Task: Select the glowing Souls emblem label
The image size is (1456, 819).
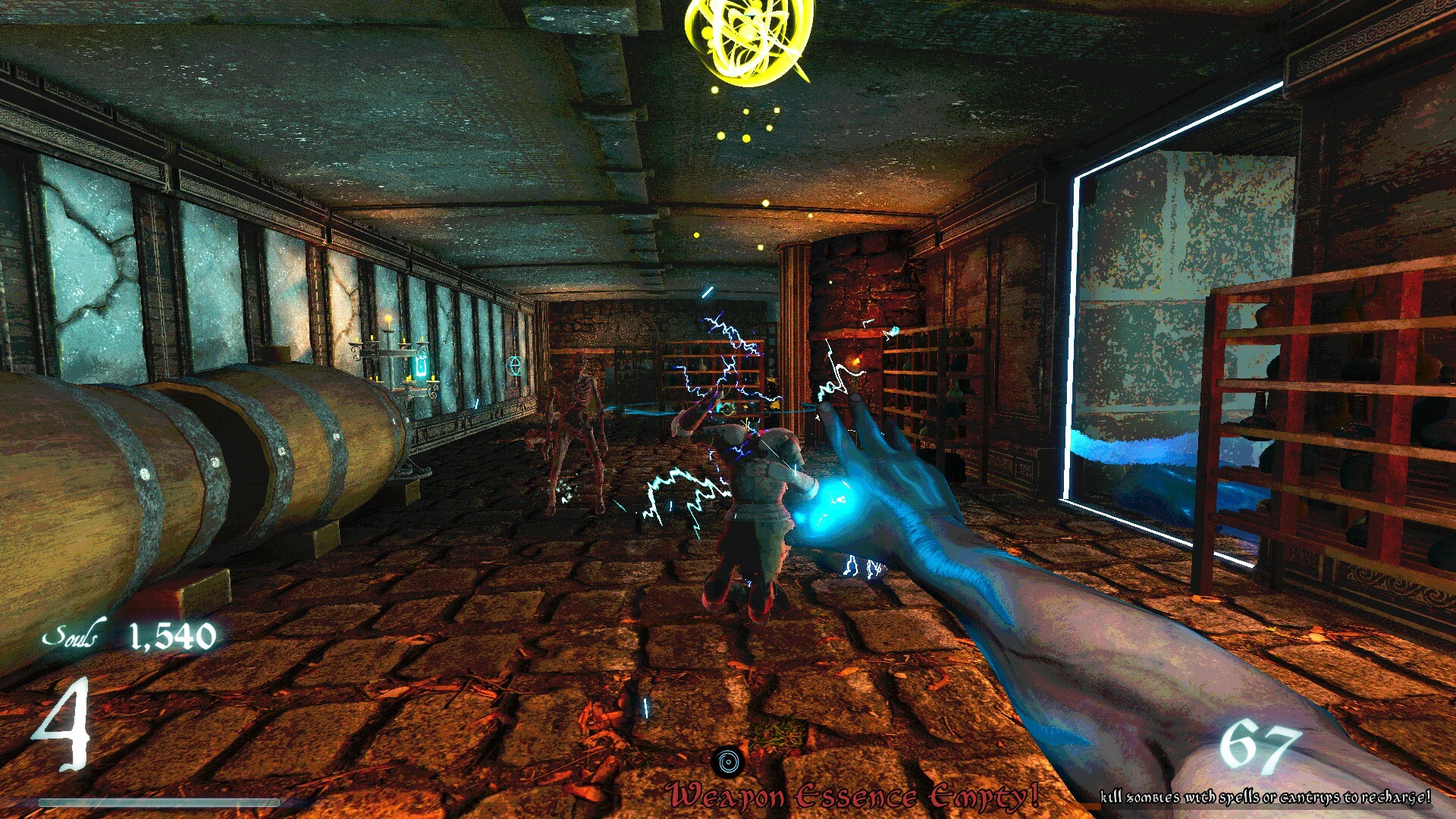Action: pyautogui.click(x=74, y=635)
